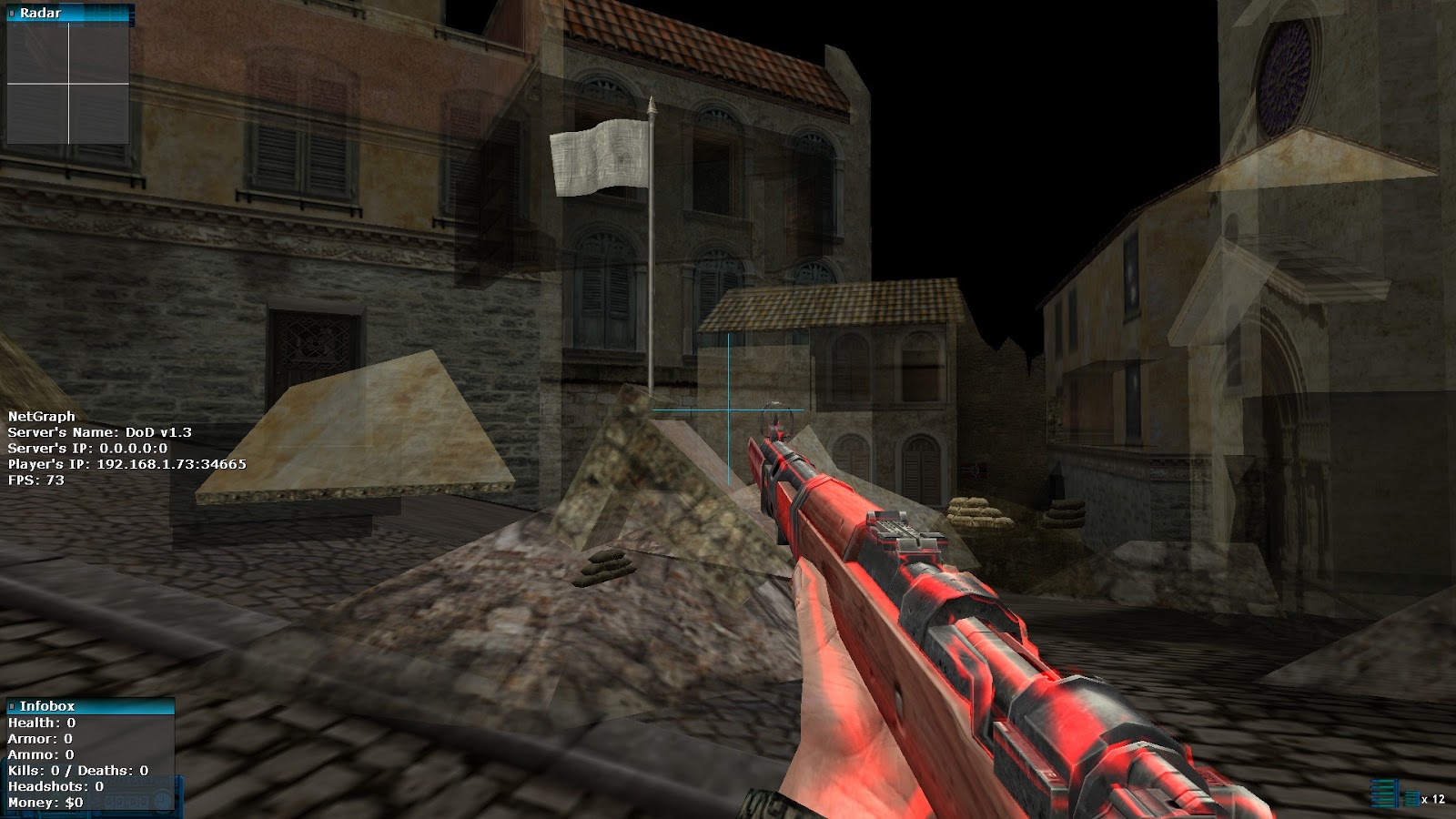1456x819 pixels.
Task: Click the white radar horizontal divider line
Action: tap(68, 86)
